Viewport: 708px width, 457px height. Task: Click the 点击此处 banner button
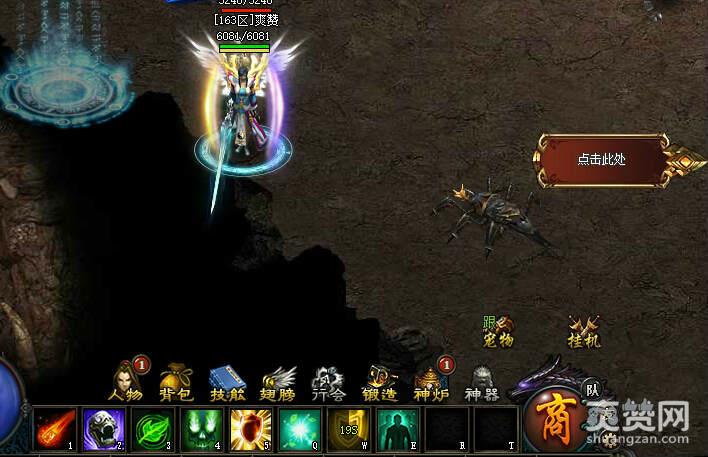(601, 159)
